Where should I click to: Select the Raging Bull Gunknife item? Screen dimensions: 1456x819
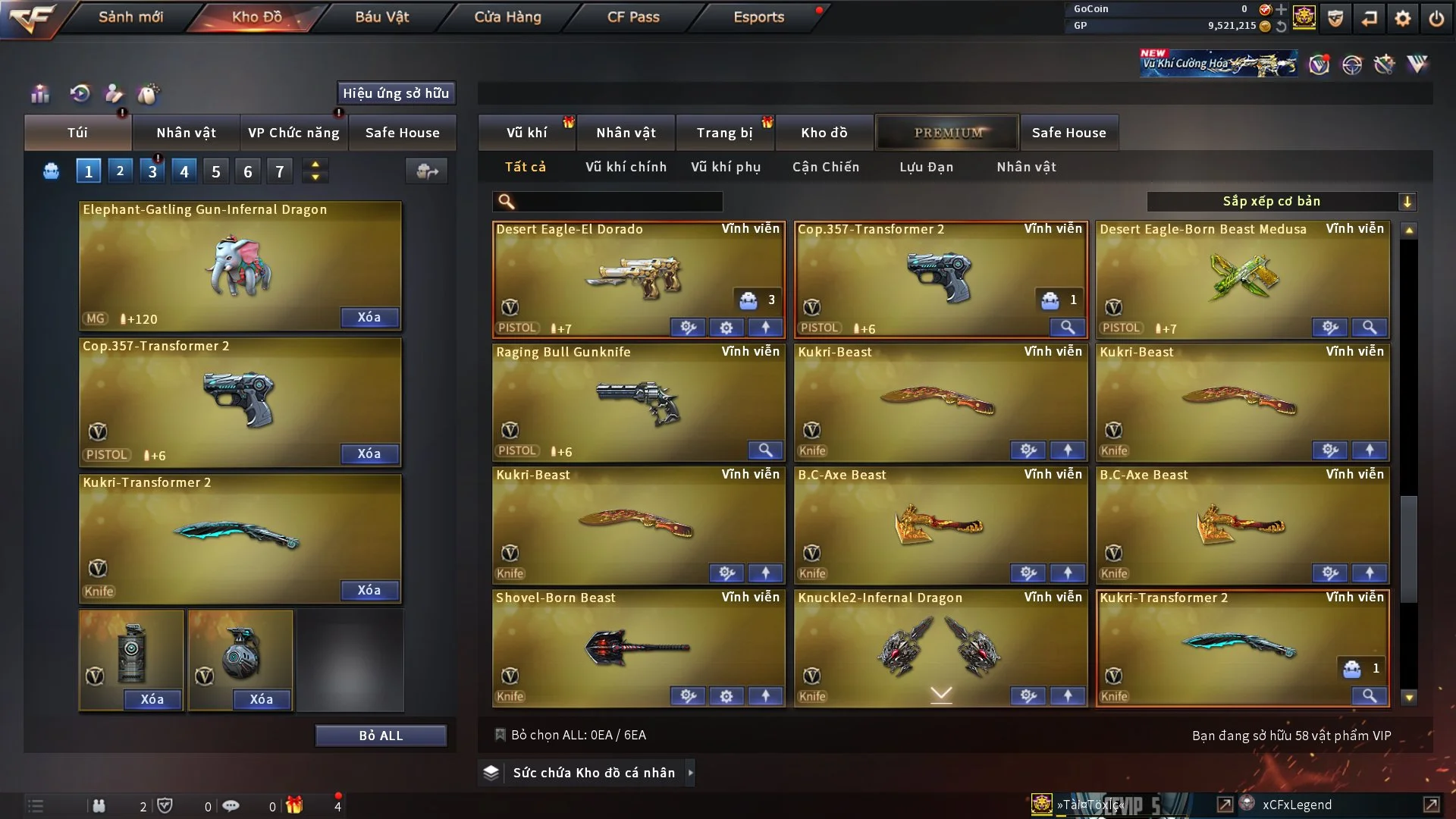(x=638, y=402)
